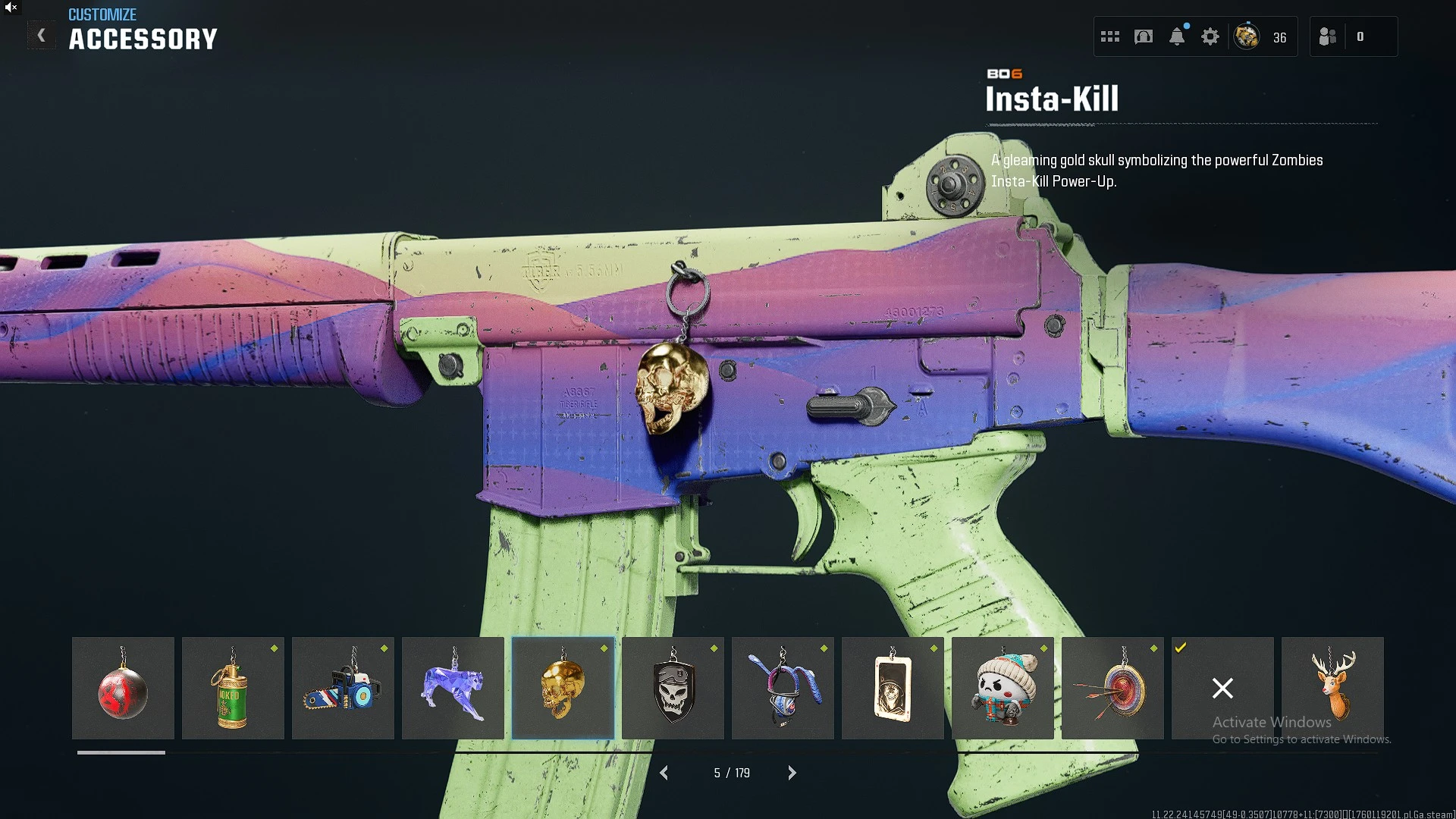The width and height of the screenshot is (1456, 819).
Task: Choose the reindeer head charm
Action: click(x=1332, y=688)
